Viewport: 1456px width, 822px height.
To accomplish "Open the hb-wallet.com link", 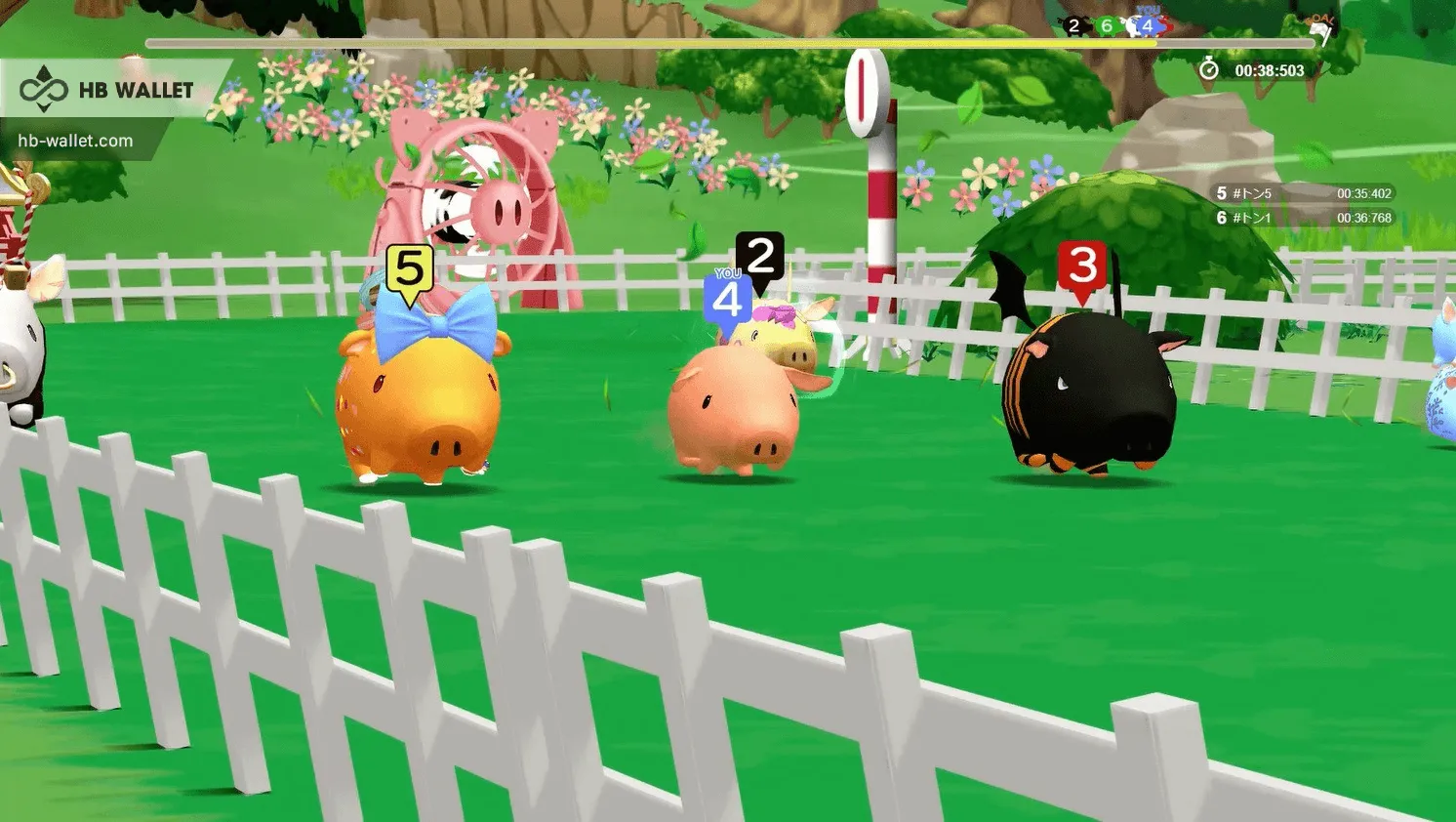I will 75,139.
